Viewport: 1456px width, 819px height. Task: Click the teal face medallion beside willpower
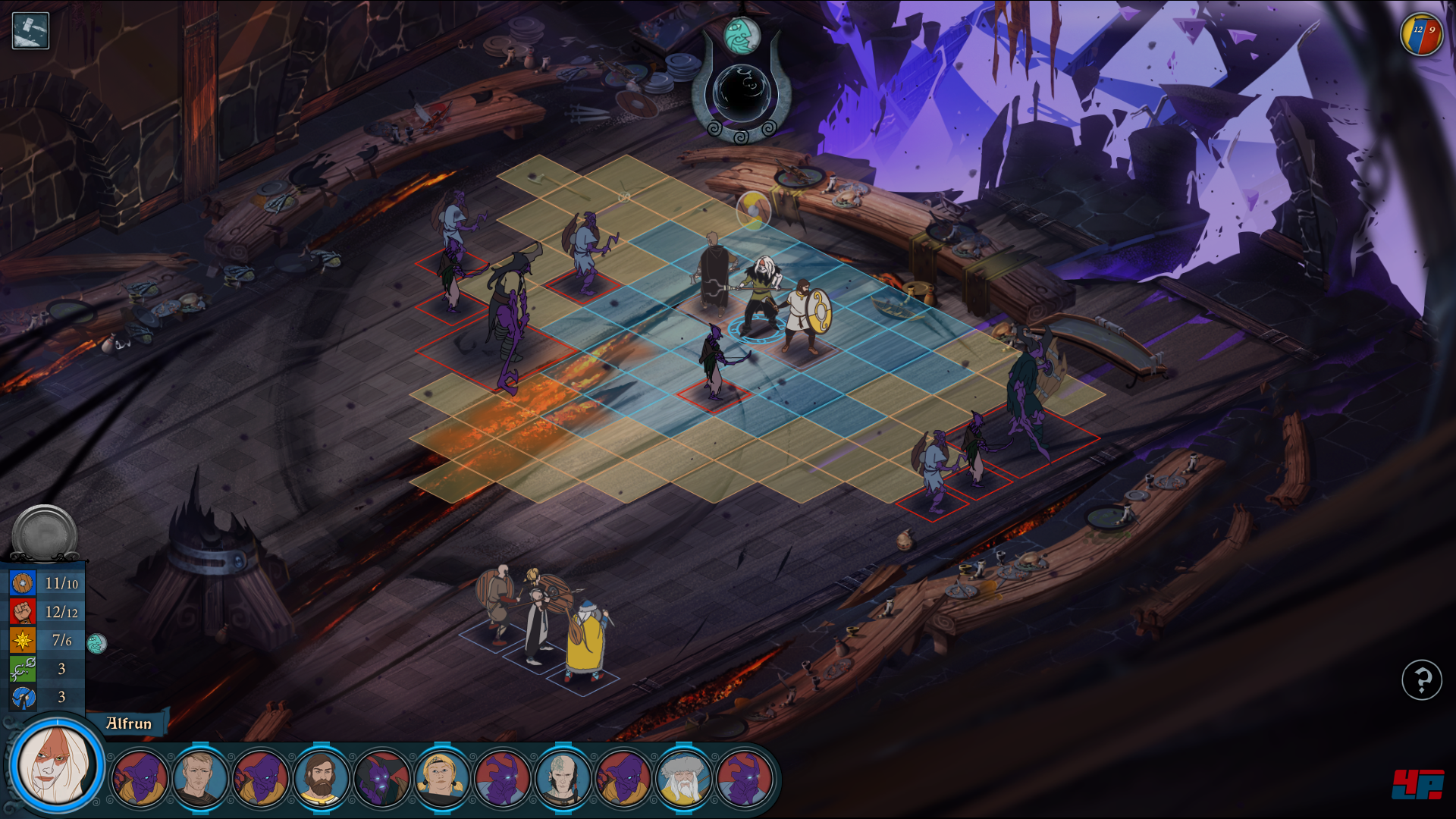tap(96, 644)
